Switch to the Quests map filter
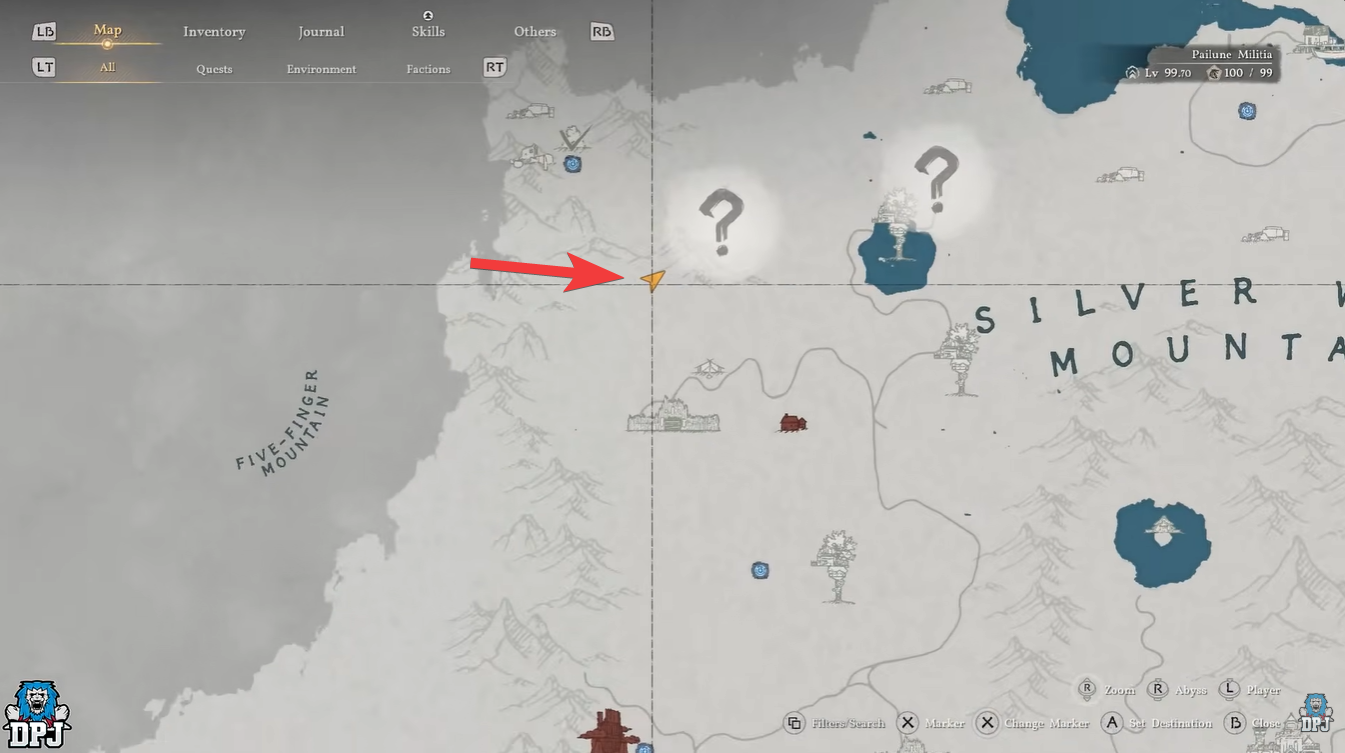Viewport: 1345px width, 753px height. point(213,68)
